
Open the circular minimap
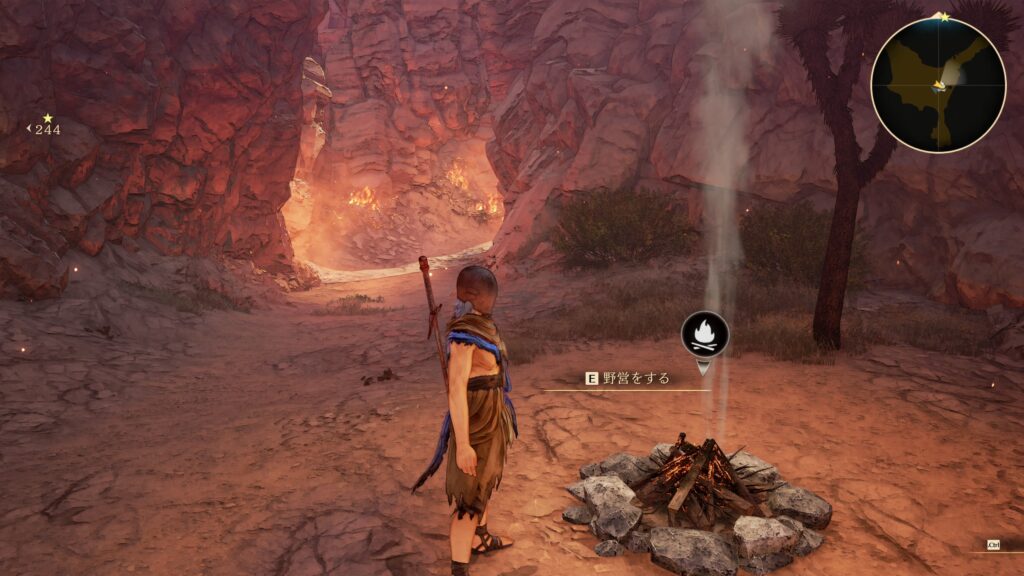938,85
